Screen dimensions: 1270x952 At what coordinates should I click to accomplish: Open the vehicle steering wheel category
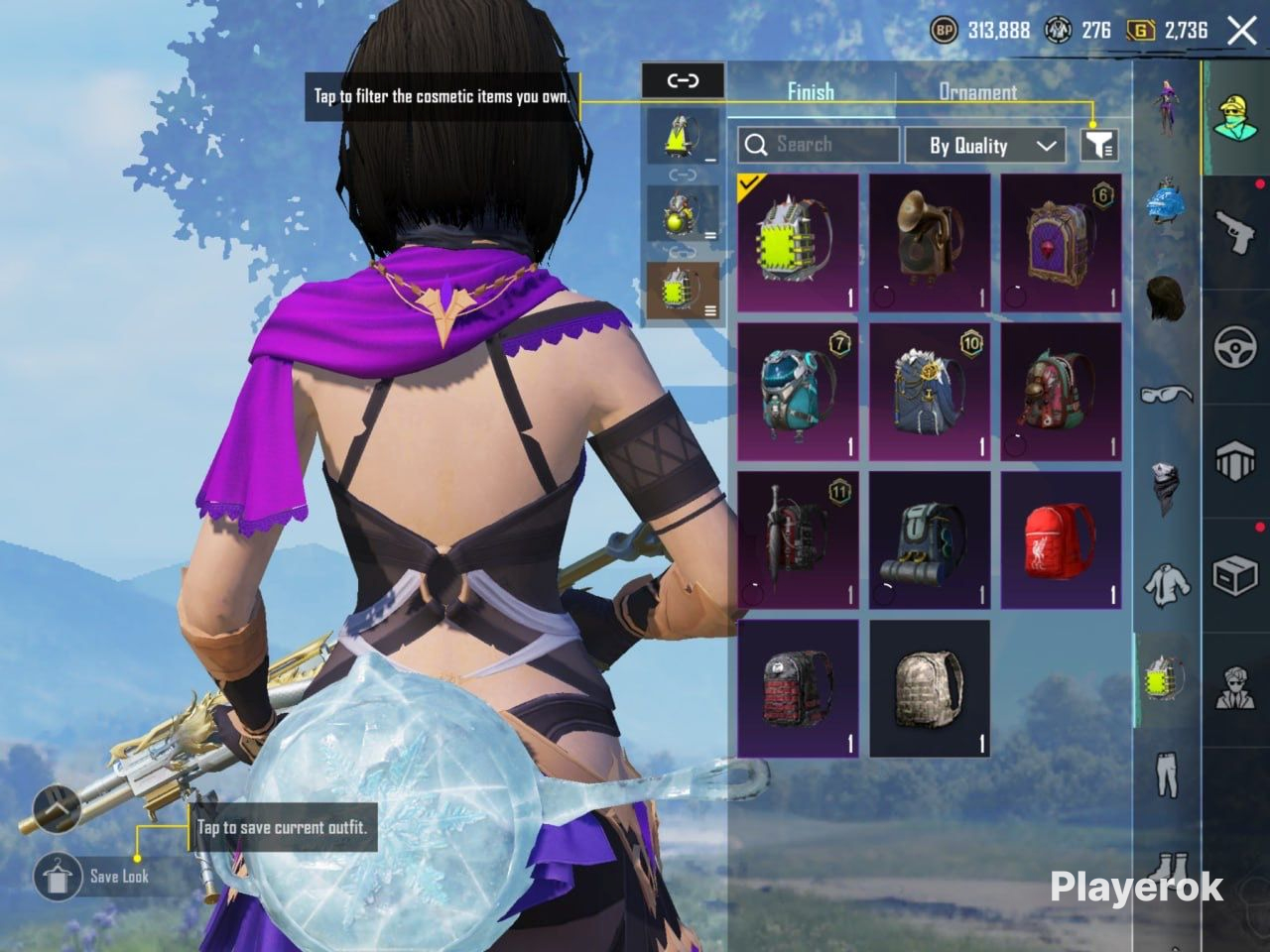tap(1236, 347)
